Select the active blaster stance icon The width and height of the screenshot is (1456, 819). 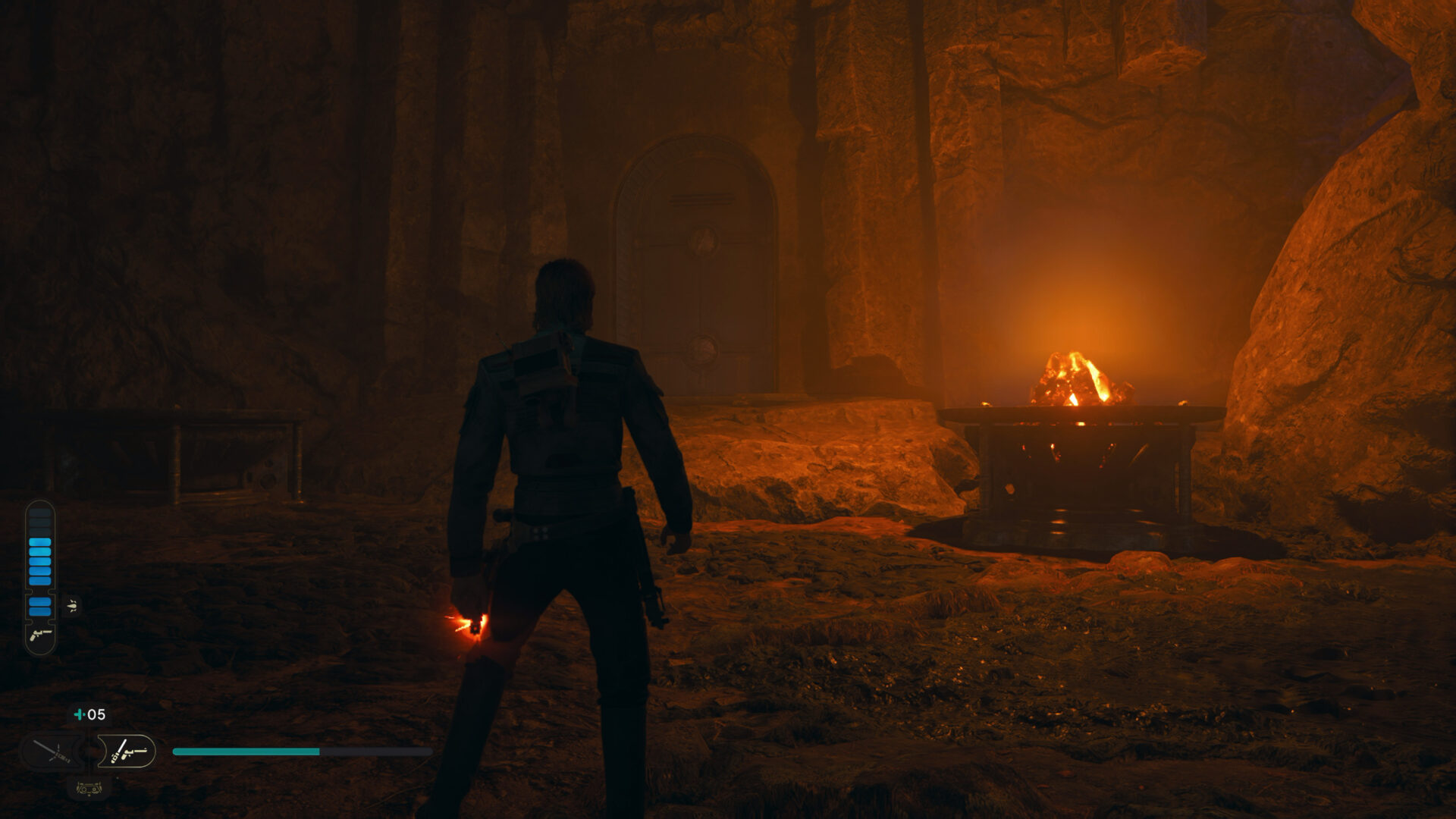click(127, 752)
